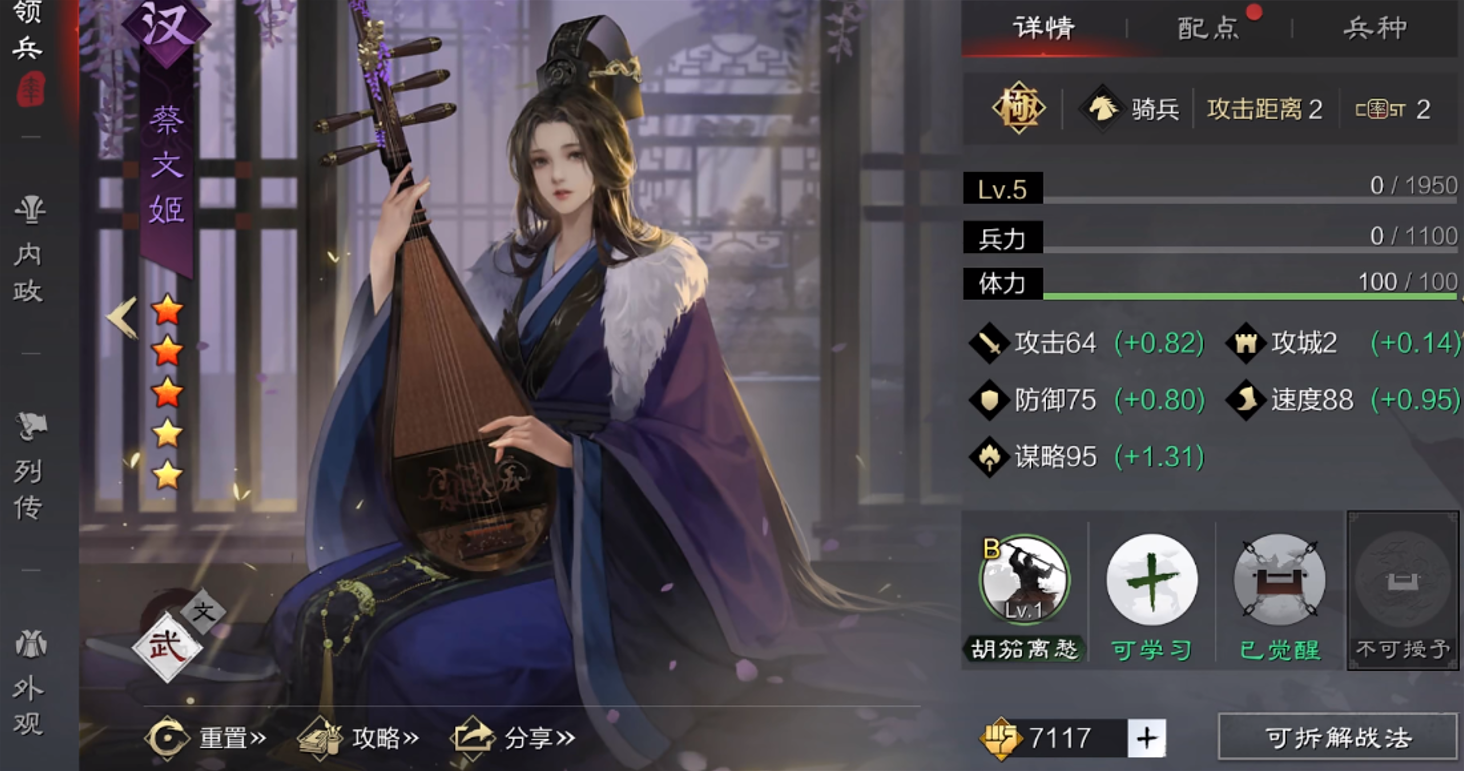Choose the 可学习 learnable skill slot
The image size is (1464, 771).
click(1152, 581)
